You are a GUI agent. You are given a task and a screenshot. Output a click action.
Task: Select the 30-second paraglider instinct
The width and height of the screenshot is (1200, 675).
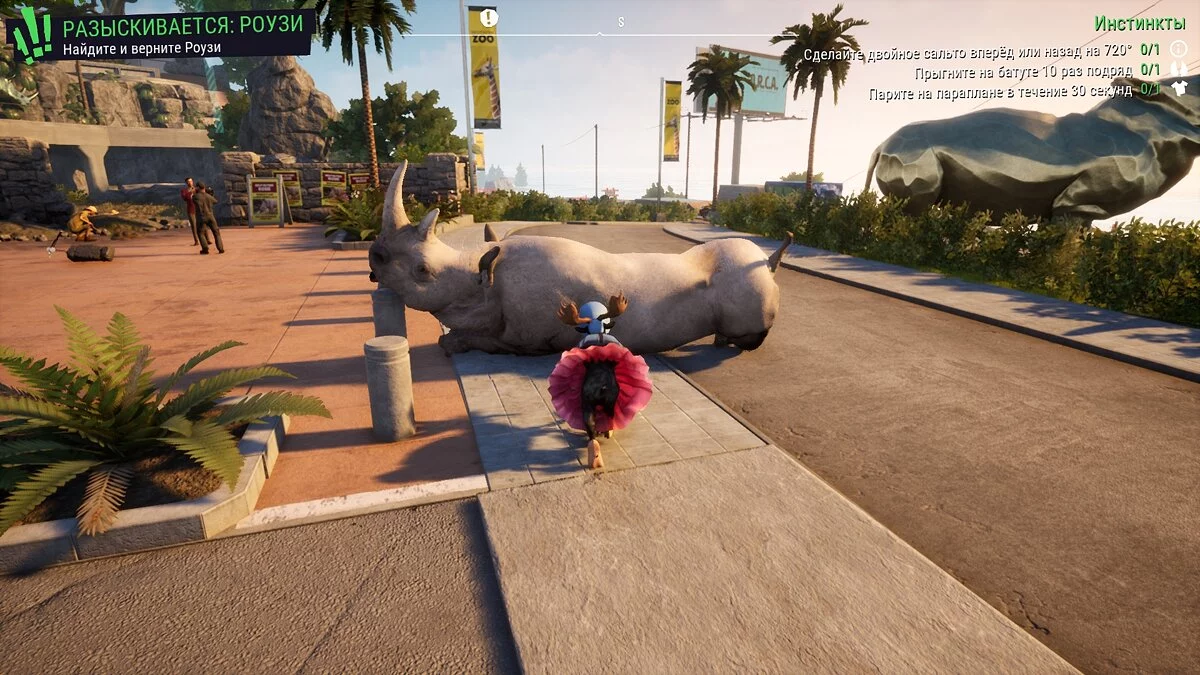pyautogui.click(x=1000, y=89)
